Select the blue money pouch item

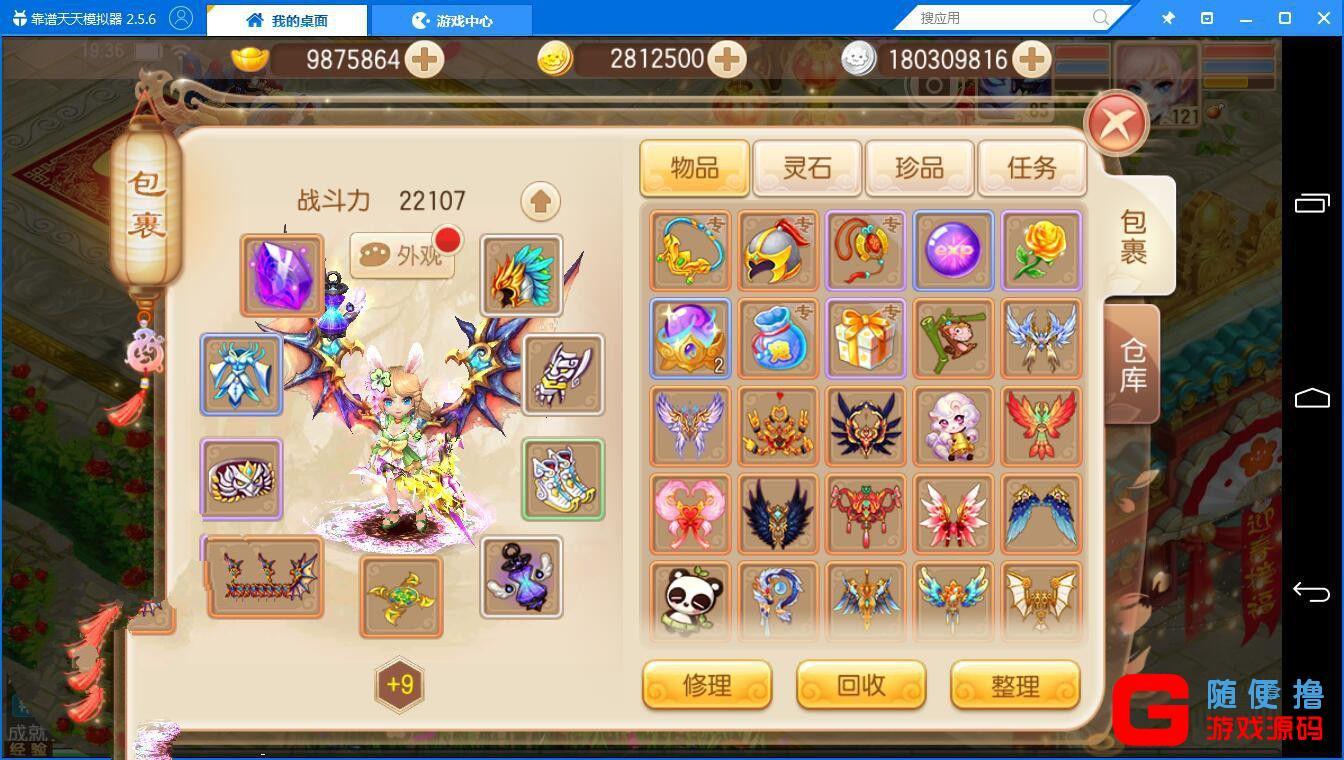pyautogui.click(x=778, y=338)
